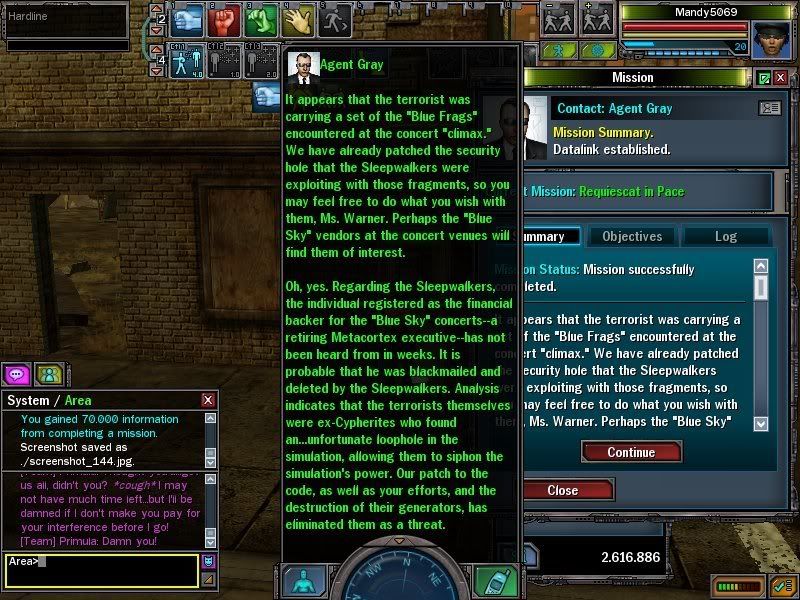This screenshot has width=800, height=600.
Task: Close the Mission window with the red X
Action: click(x=781, y=78)
